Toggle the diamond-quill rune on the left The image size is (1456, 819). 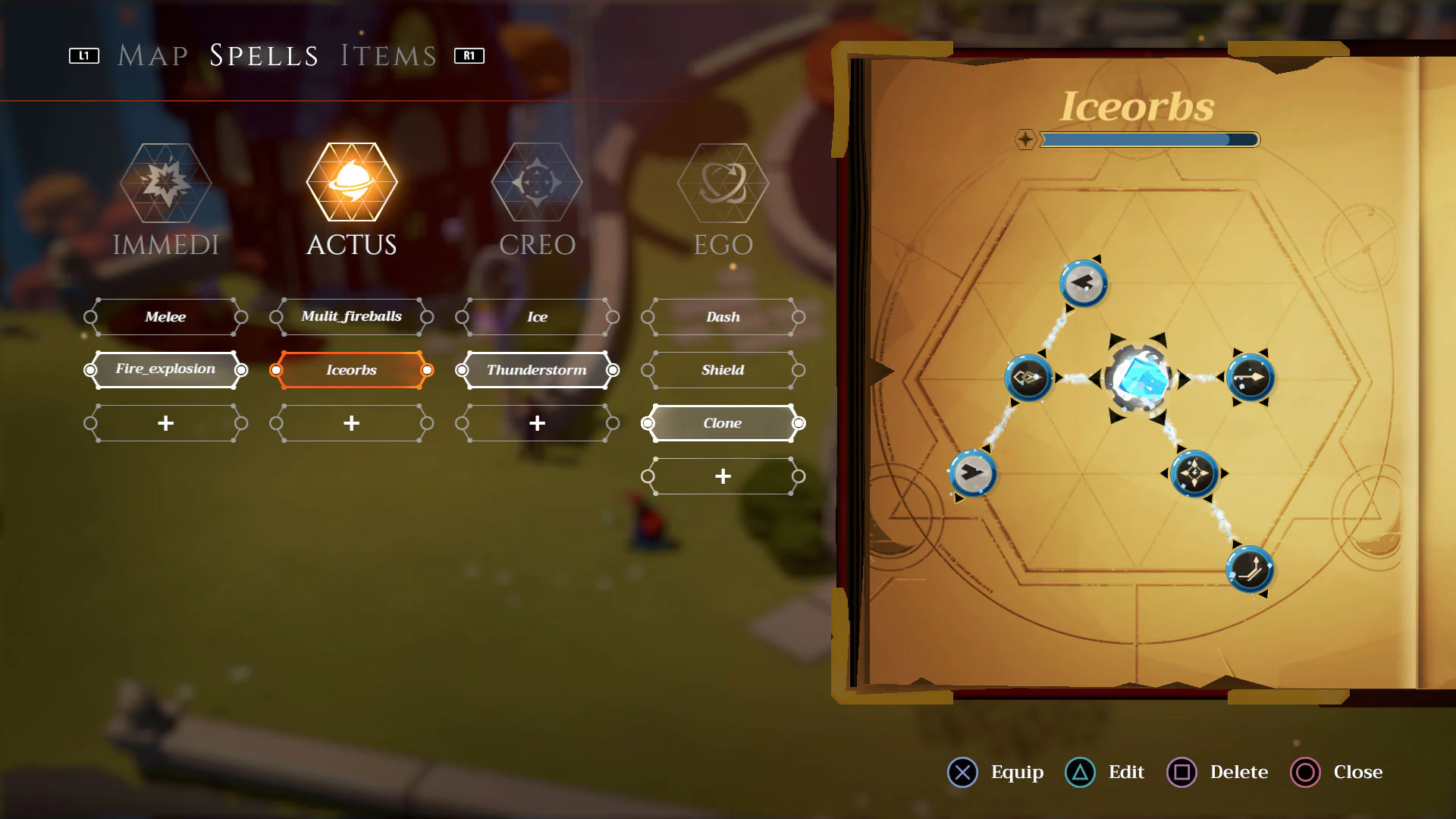pos(1030,378)
